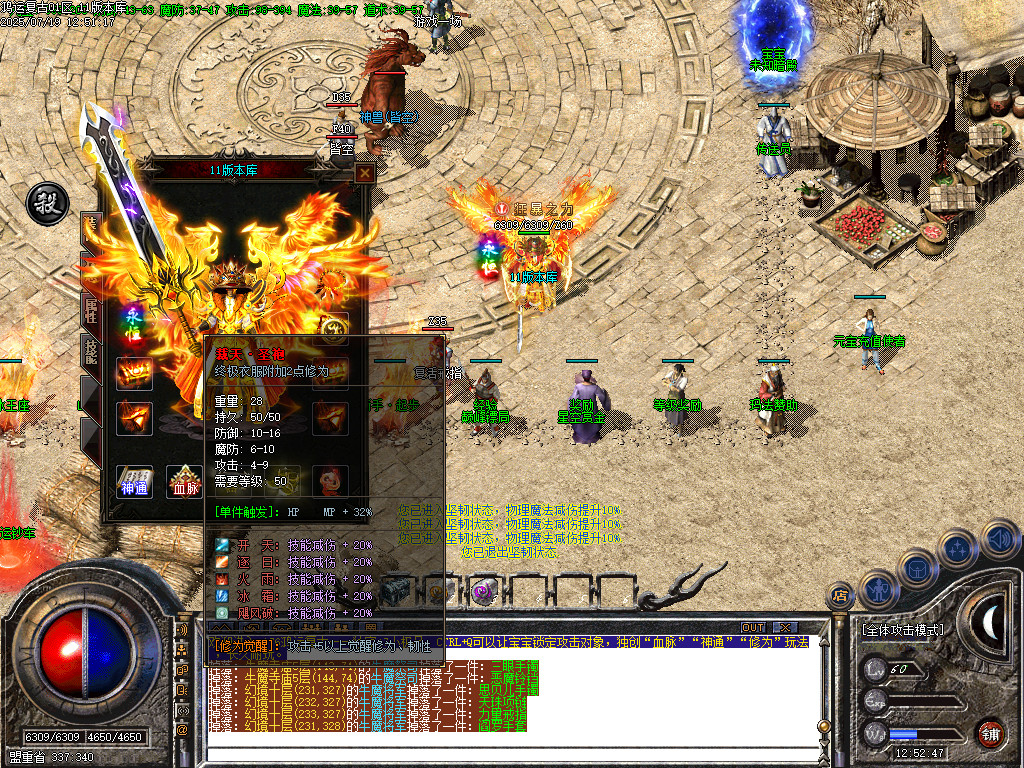The width and height of the screenshot is (1024, 768).
Task: Select the treasure chest item in belt
Action: click(x=395, y=590)
